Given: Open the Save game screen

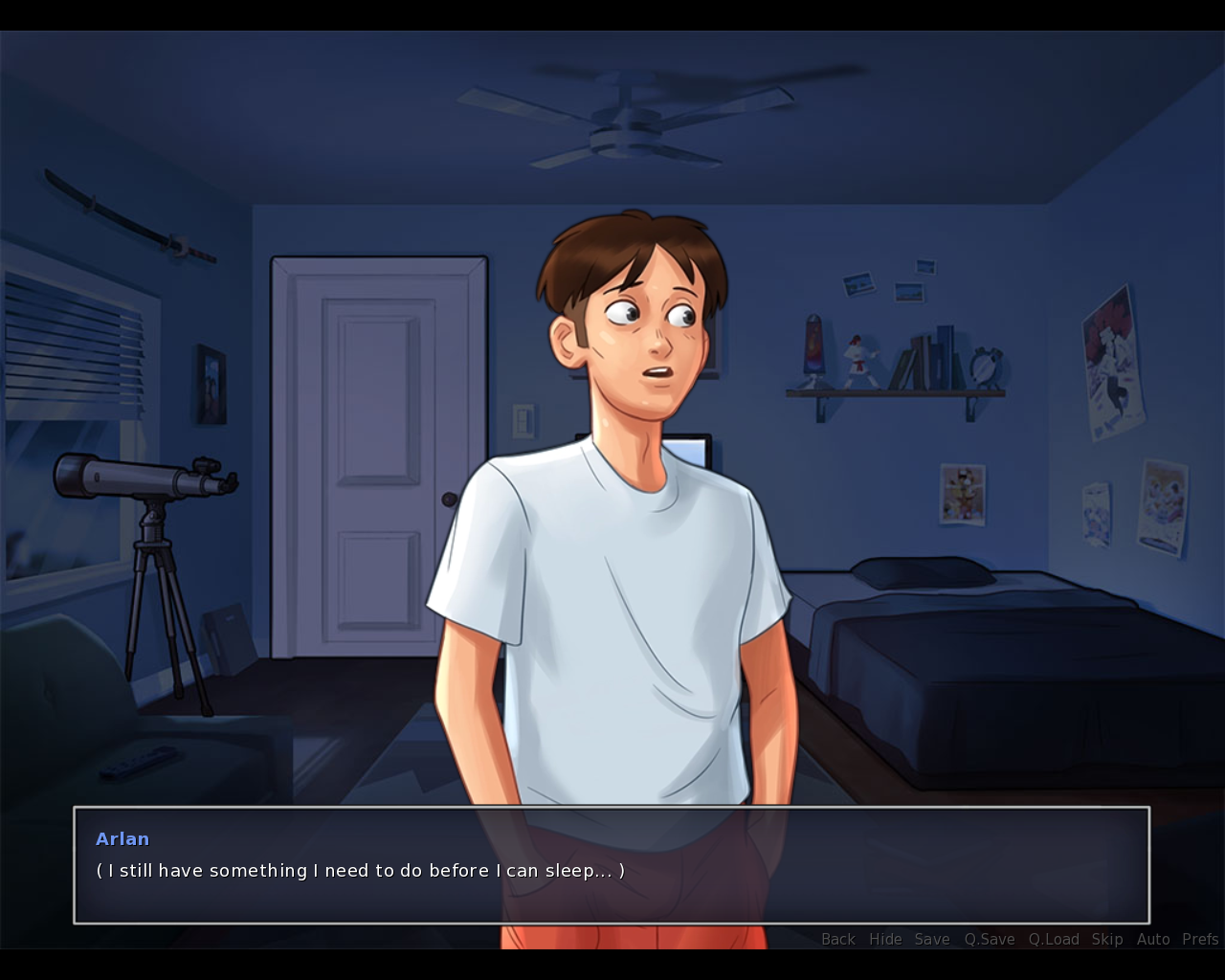Looking at the screenshot, I should tap(931, 939).
